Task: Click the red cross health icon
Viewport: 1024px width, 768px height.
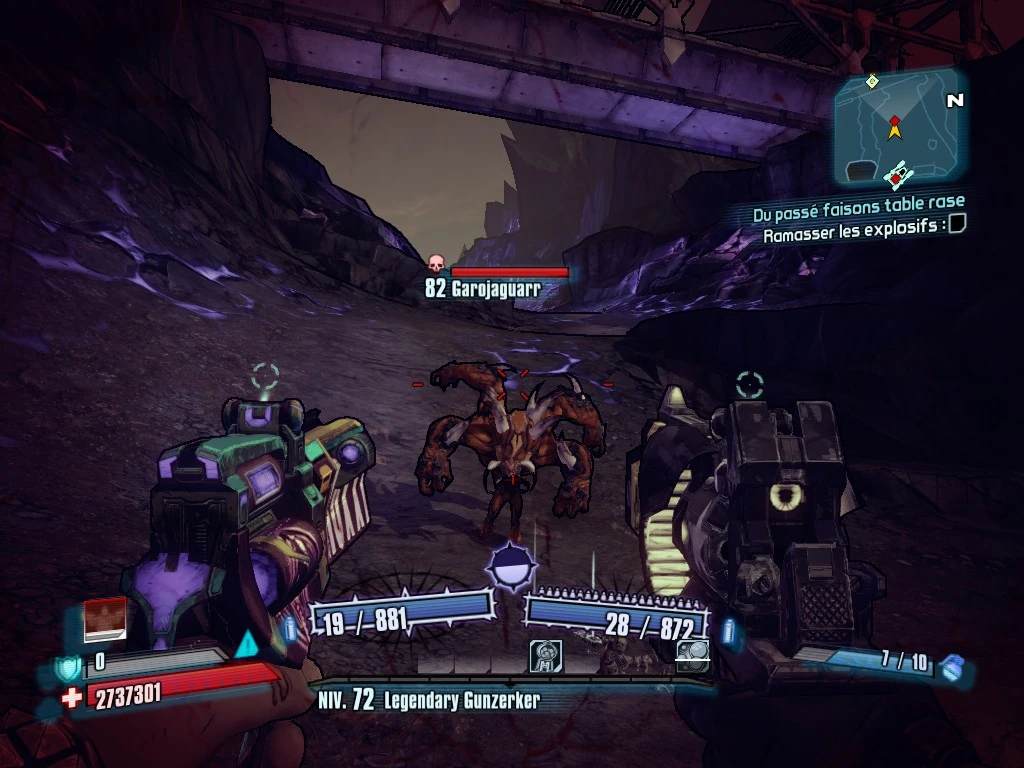Action: [71, 698]
